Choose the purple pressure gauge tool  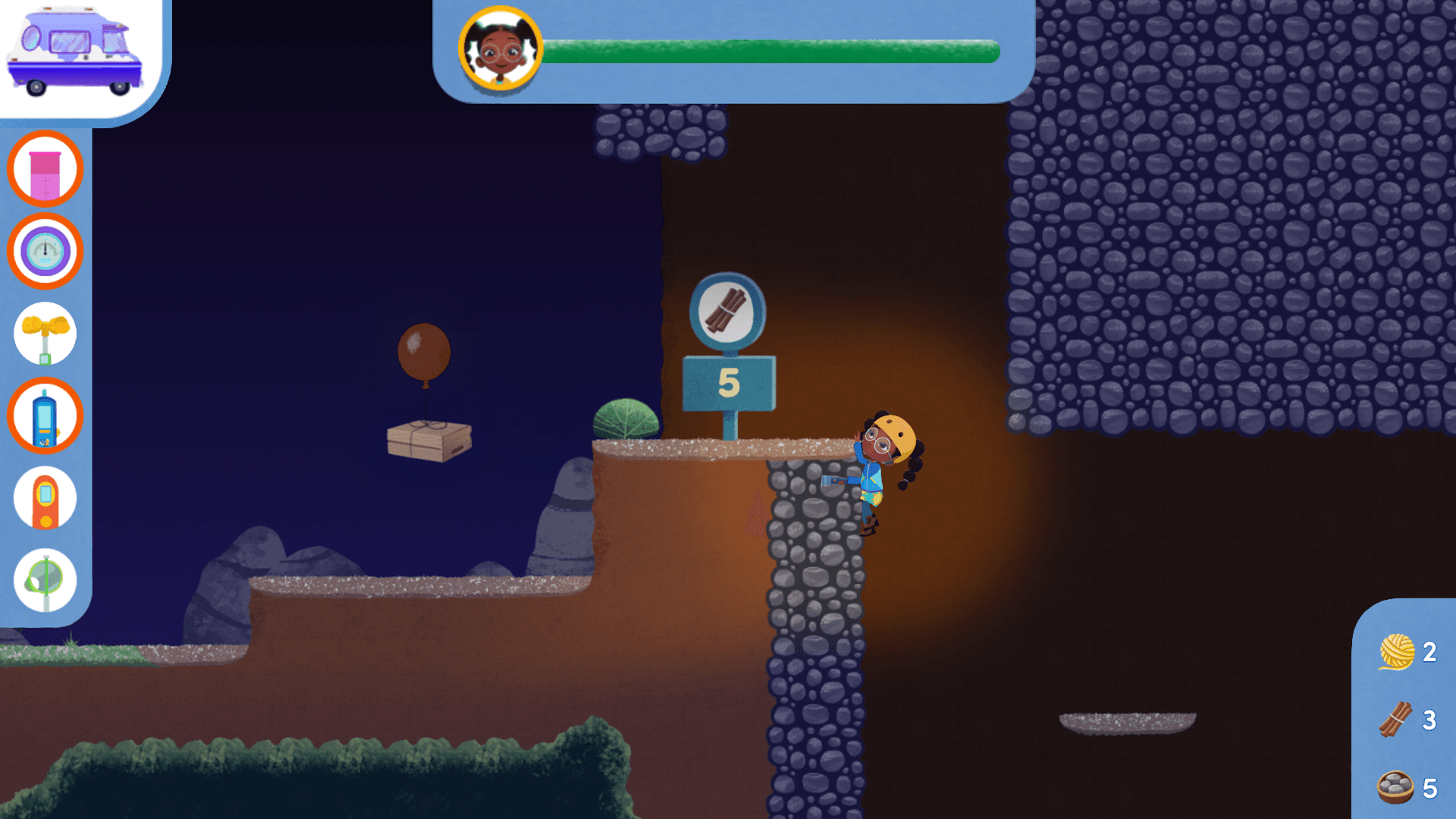(45, 251)
